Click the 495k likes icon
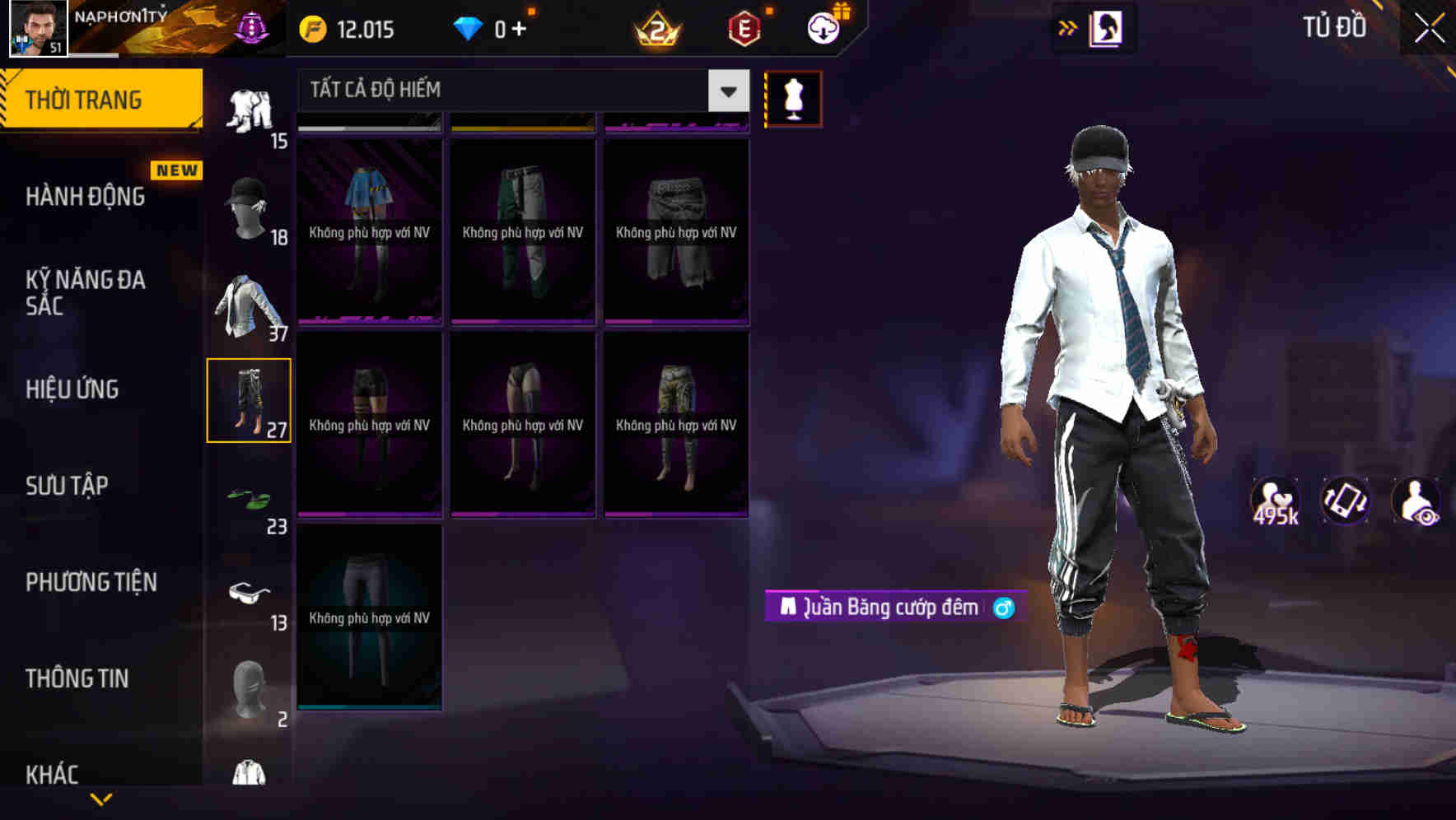The image size is (1456, 820). pyautogui.click(x=1274, y=501)
